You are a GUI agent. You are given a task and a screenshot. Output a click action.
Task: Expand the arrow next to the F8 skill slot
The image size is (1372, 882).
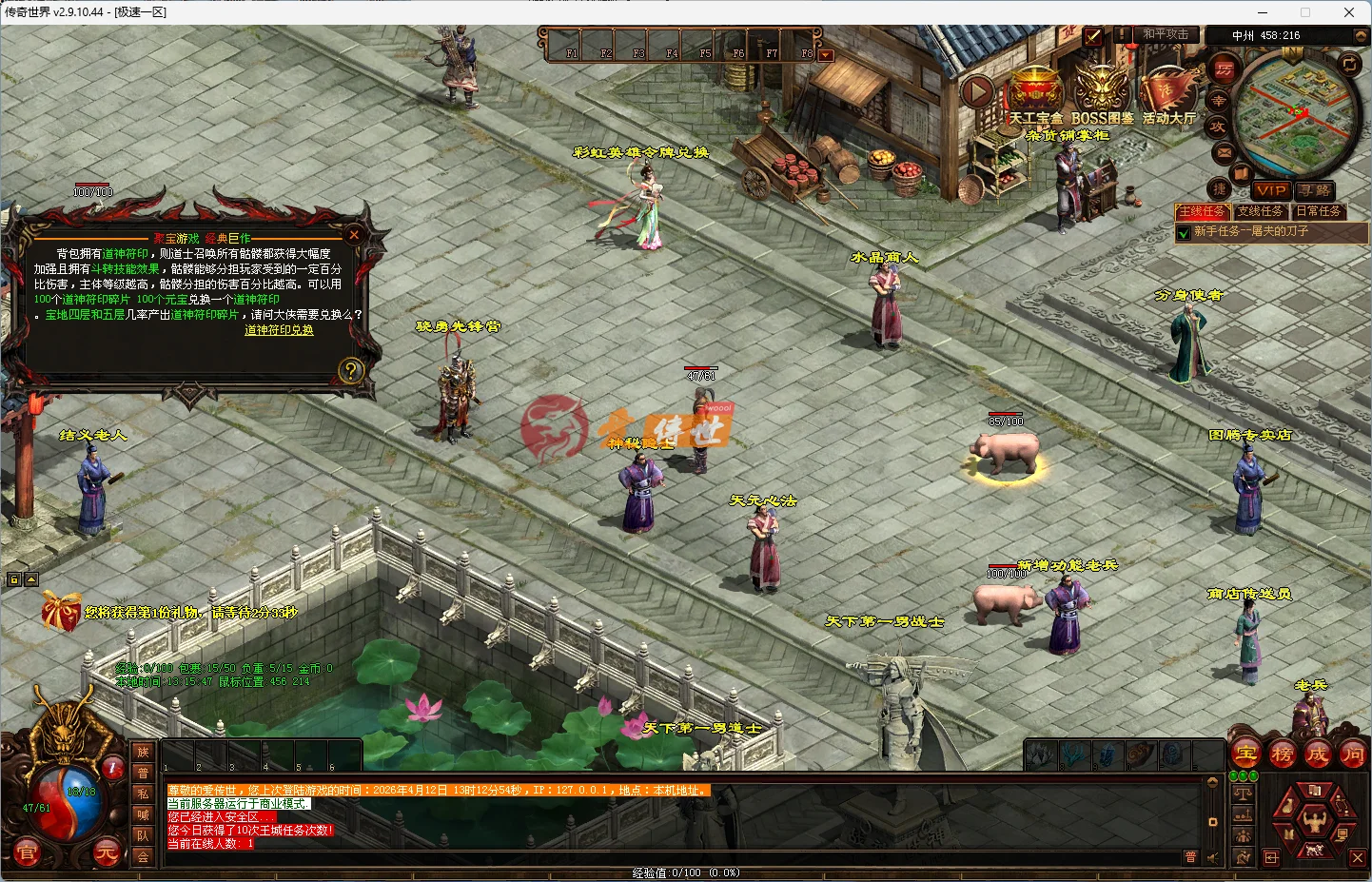point(824,54)
